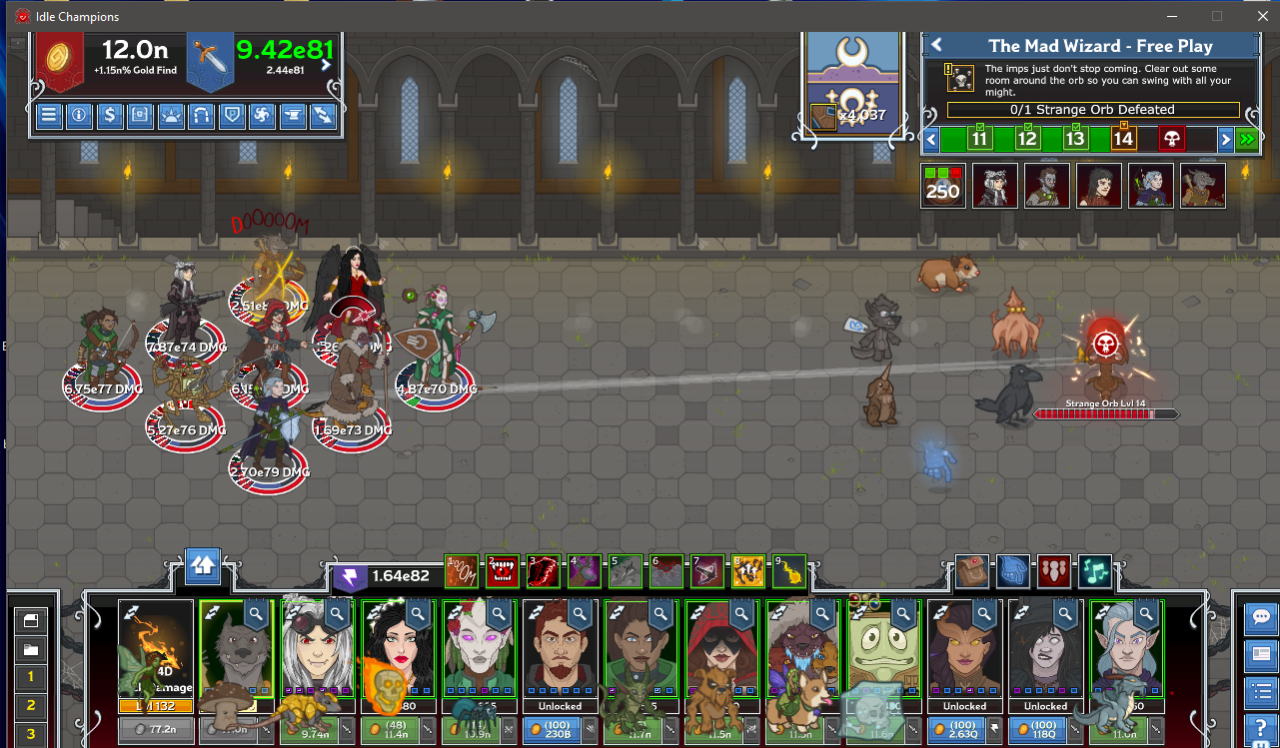Expand the damage stats arrow

coord(326,65)
